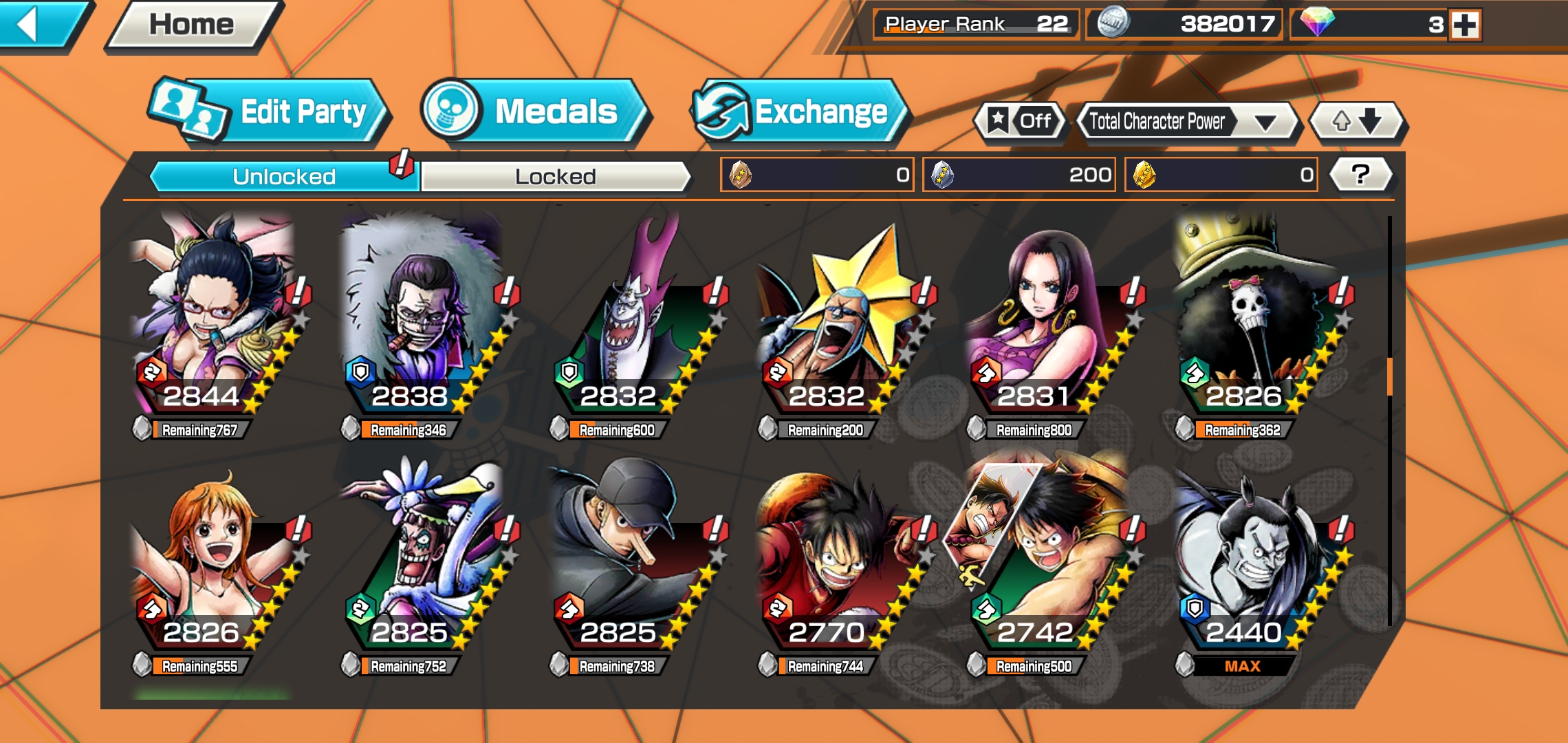Image resolution: width=1568 pixels, height=743 pixels.
Task: Open the Total Character Power sort dropdown
Action: [x=1184, y=121]
